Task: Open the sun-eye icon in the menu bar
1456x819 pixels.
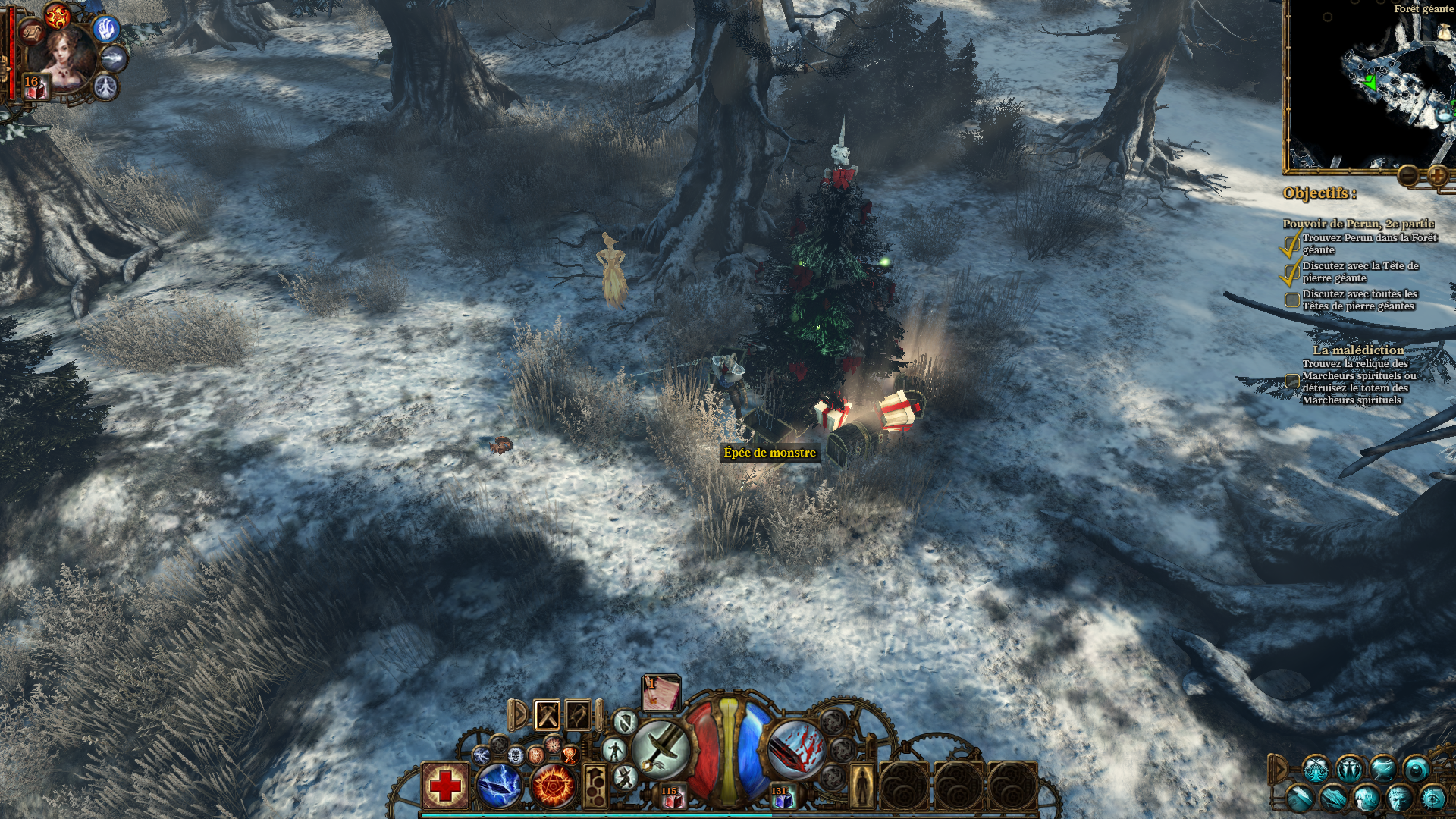Action: click(1432, 798)
